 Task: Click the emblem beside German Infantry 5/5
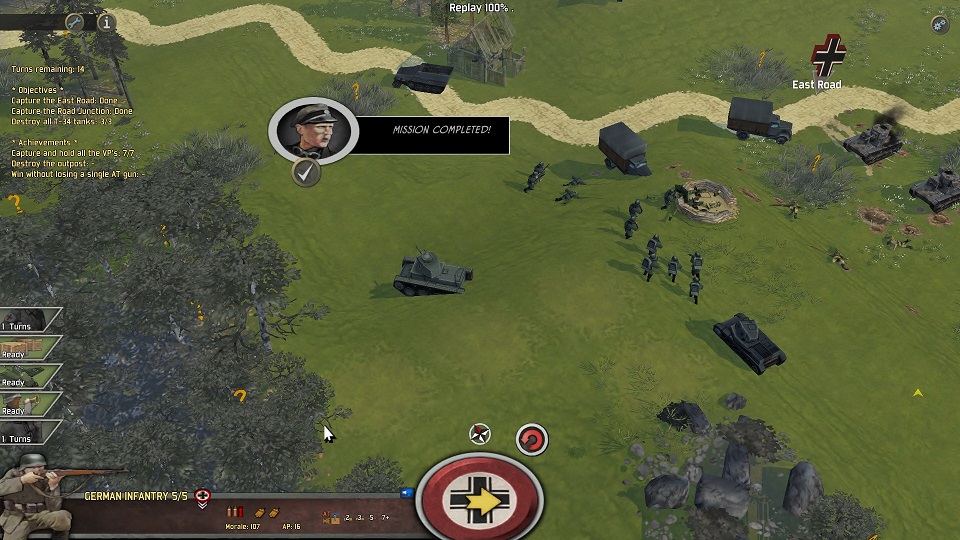203,497
